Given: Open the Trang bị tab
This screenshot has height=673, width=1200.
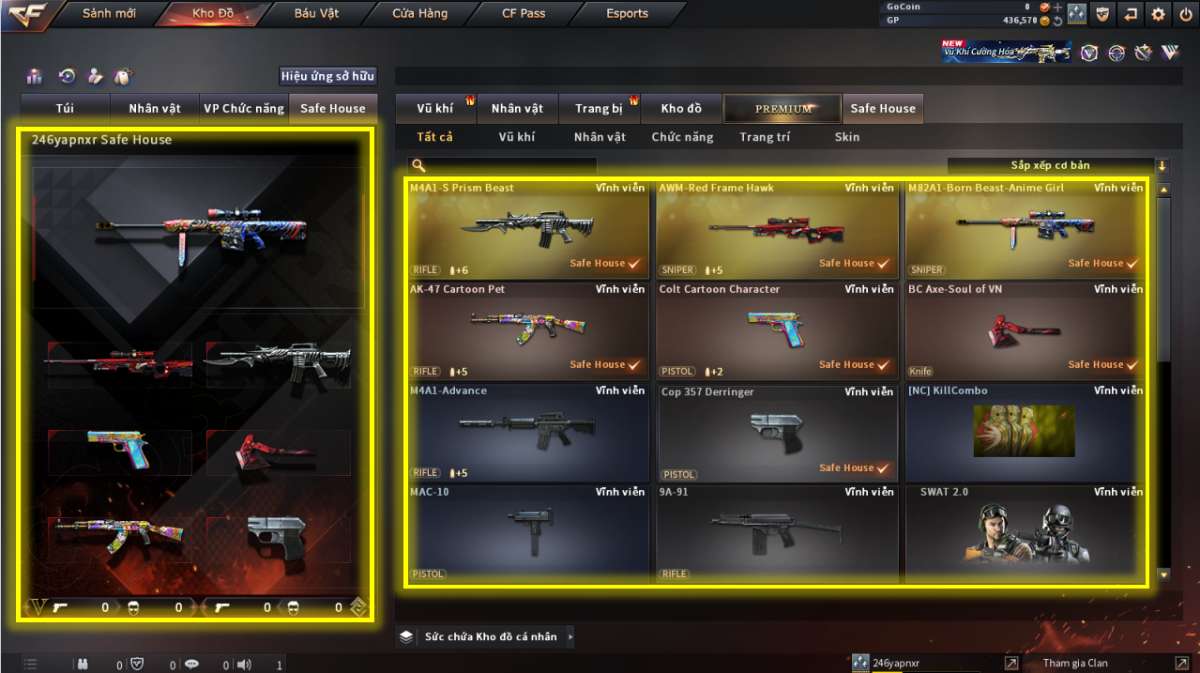Looking at the screenshot, I should pos(599,108).
